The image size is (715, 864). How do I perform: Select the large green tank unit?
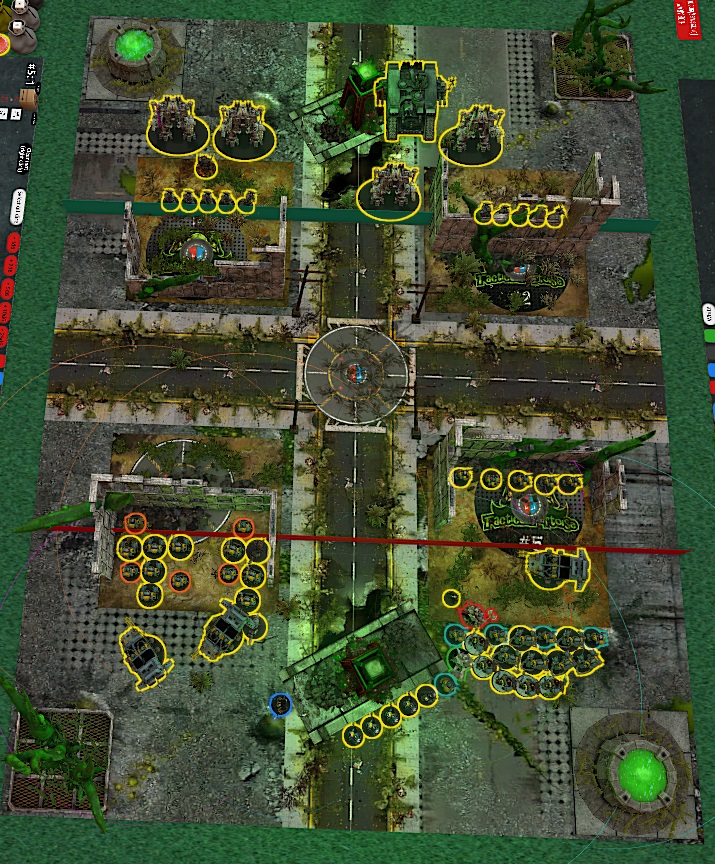[408, 98]
